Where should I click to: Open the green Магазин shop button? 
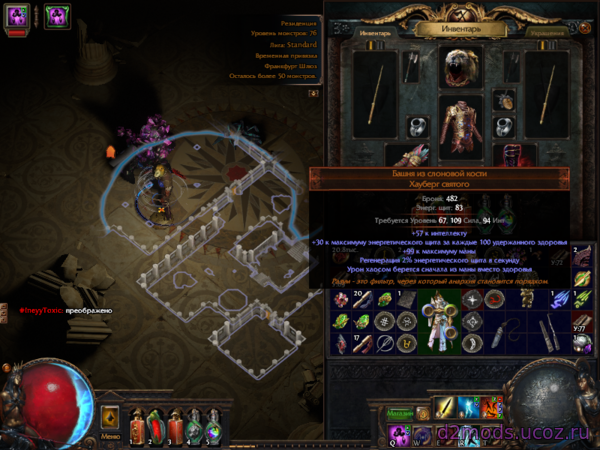(402, 413)
